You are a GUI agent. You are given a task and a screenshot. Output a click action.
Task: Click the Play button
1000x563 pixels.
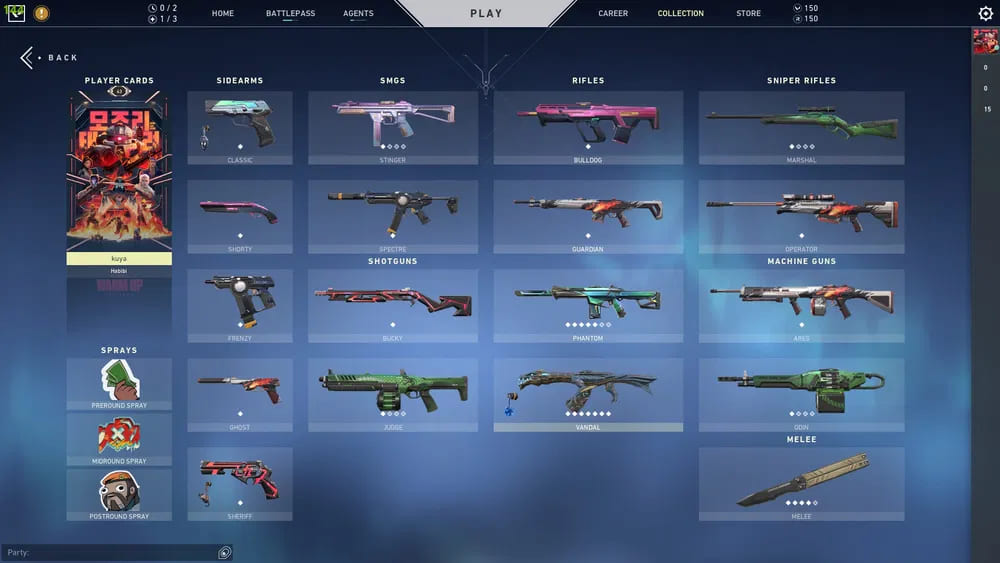point(486,14)
